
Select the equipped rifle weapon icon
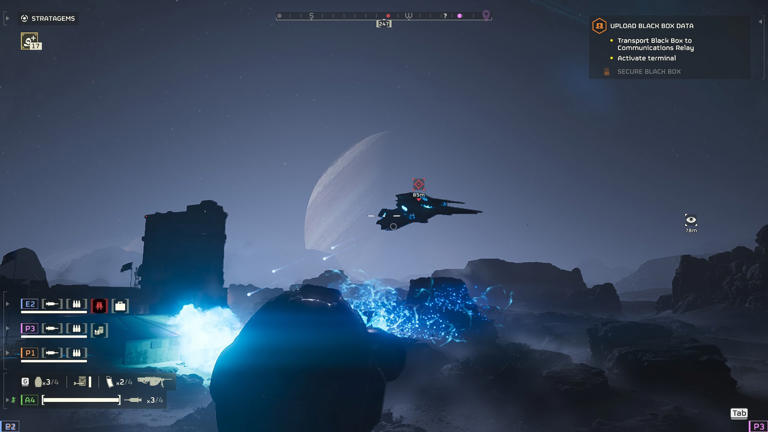[x=152, y=382]
